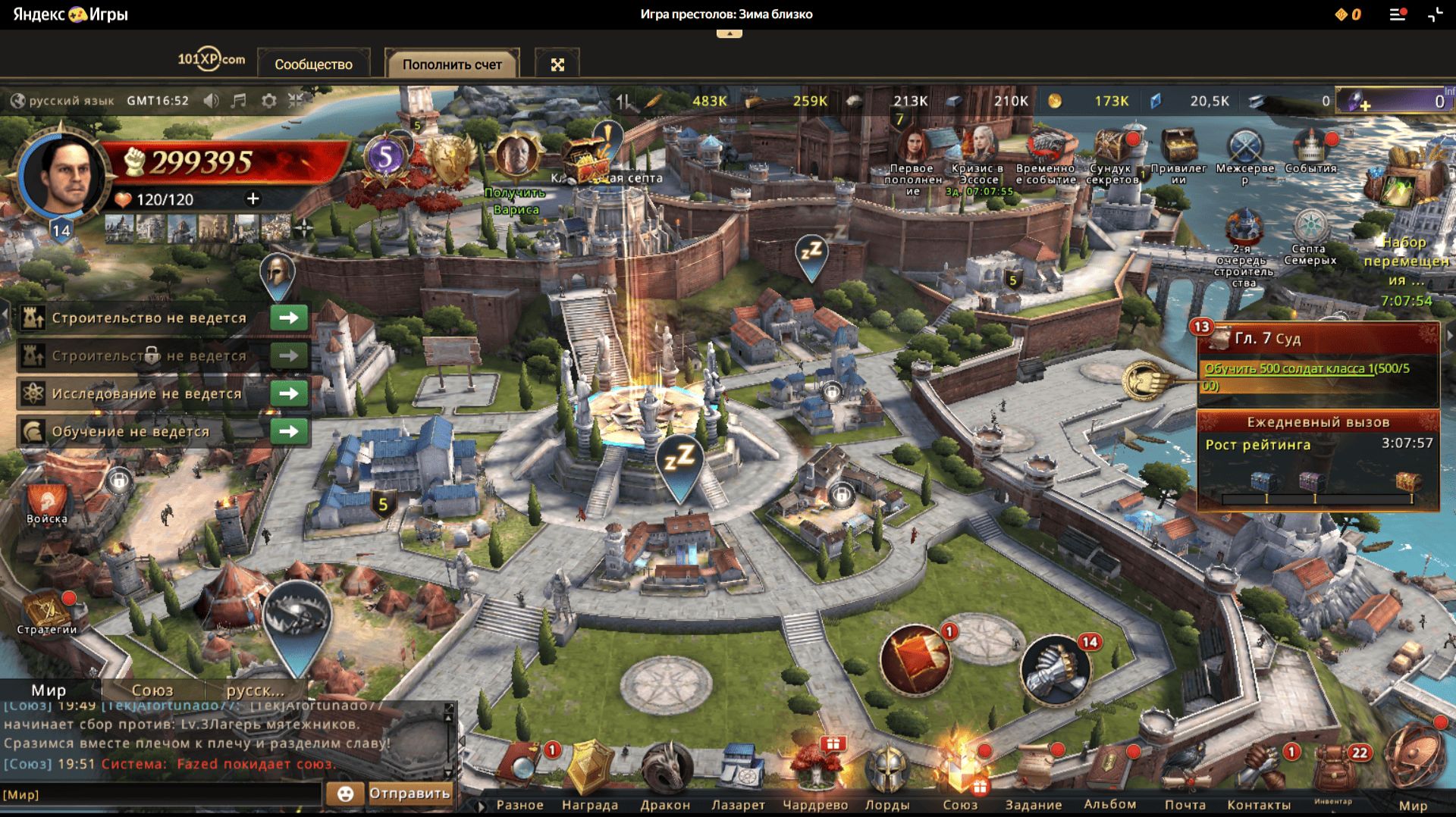
Task: Focus the chat message input field
Action: click(161, 794)
